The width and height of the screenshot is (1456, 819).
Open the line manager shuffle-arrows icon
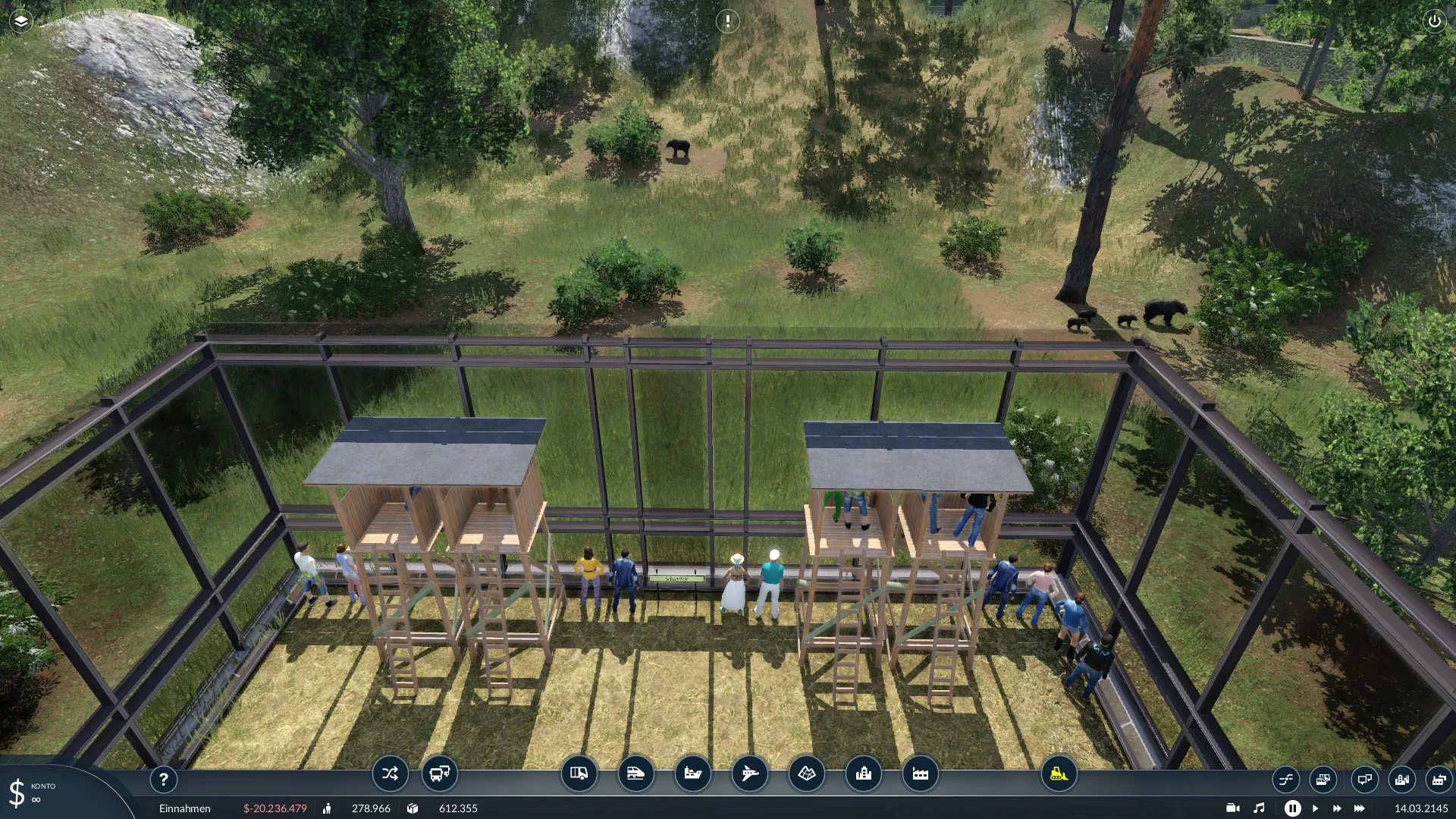click(x=390, y=774)
